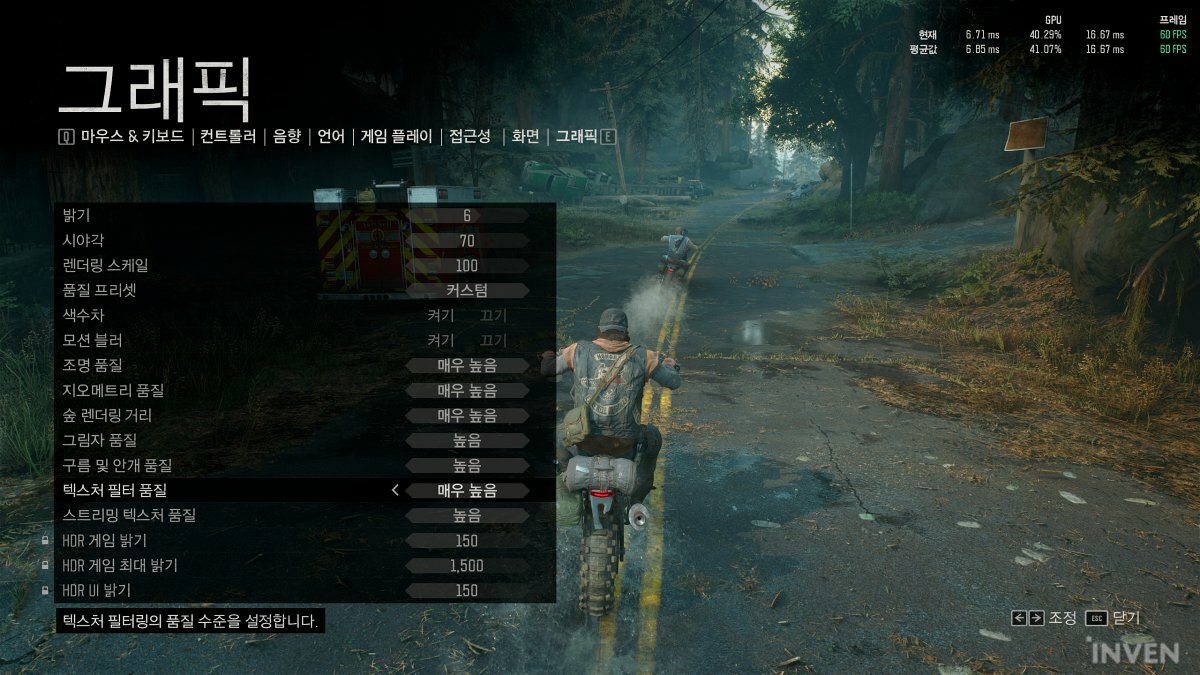The image size is (1200, 675).
Task: Click the left arrow for 텍스처 필터 품질
Action: (x=395, y=490)
